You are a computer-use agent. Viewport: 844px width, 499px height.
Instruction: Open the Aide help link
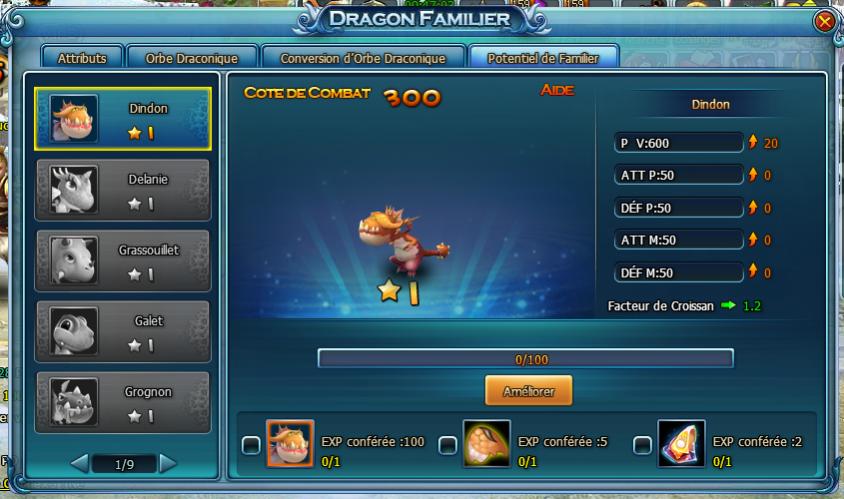tap(556, 92)
